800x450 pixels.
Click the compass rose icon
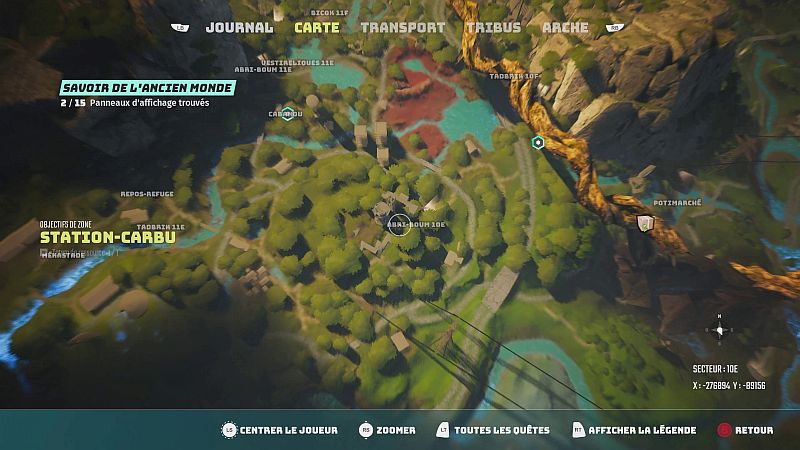[x=720, y=328]
